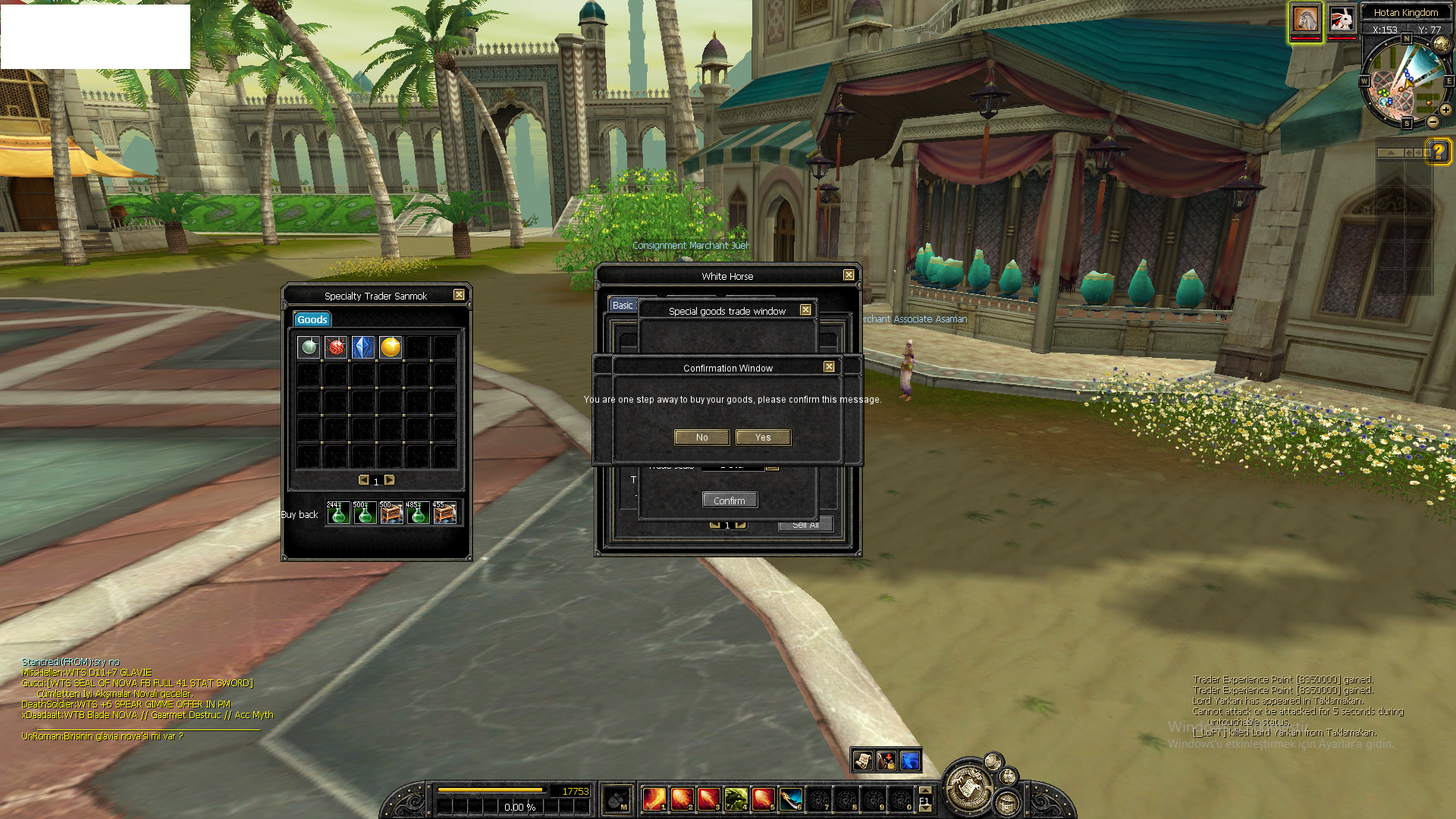Select the white horse pet portrait
Screen dimensions: 1456x819
(1306, 20)
